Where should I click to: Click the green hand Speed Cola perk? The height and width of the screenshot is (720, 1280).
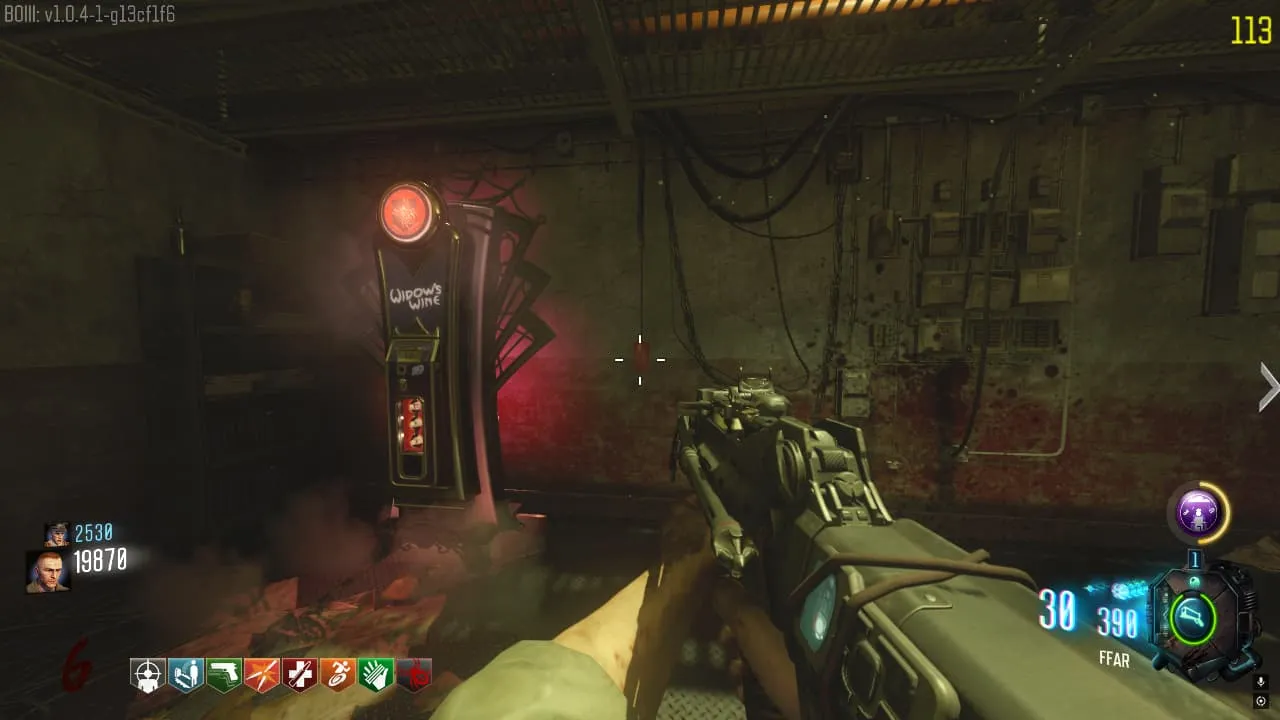coord(375,675)
